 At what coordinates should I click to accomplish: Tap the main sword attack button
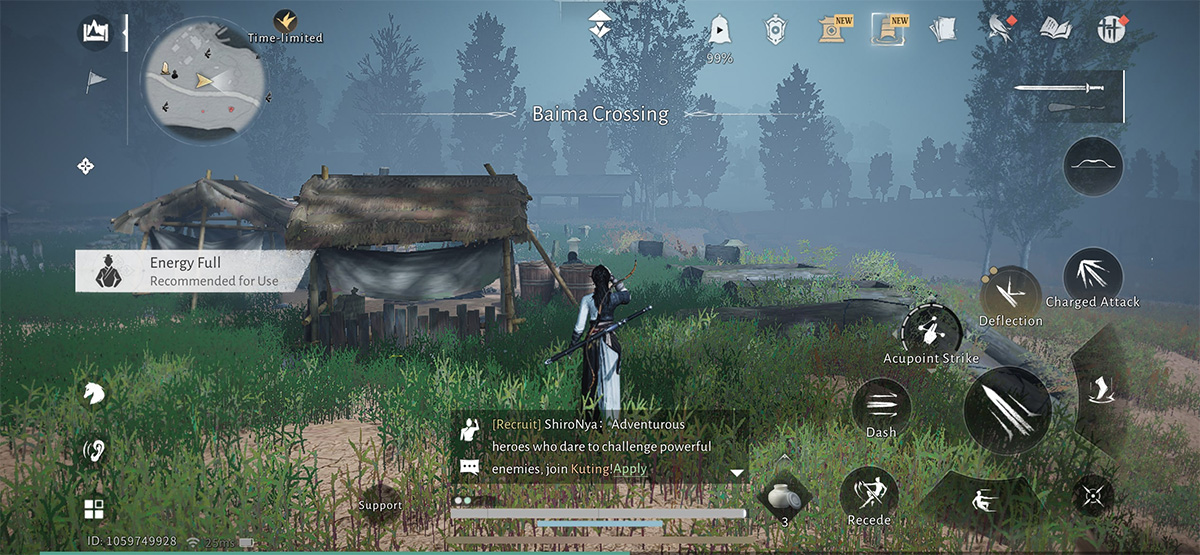tap(1006, 410)
